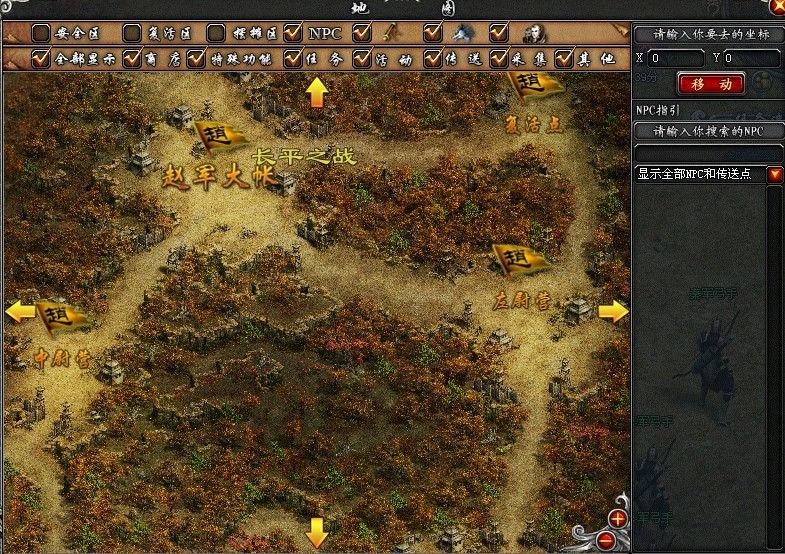
Task: Zoom in the map with the plus button
Action: (617, 518)
